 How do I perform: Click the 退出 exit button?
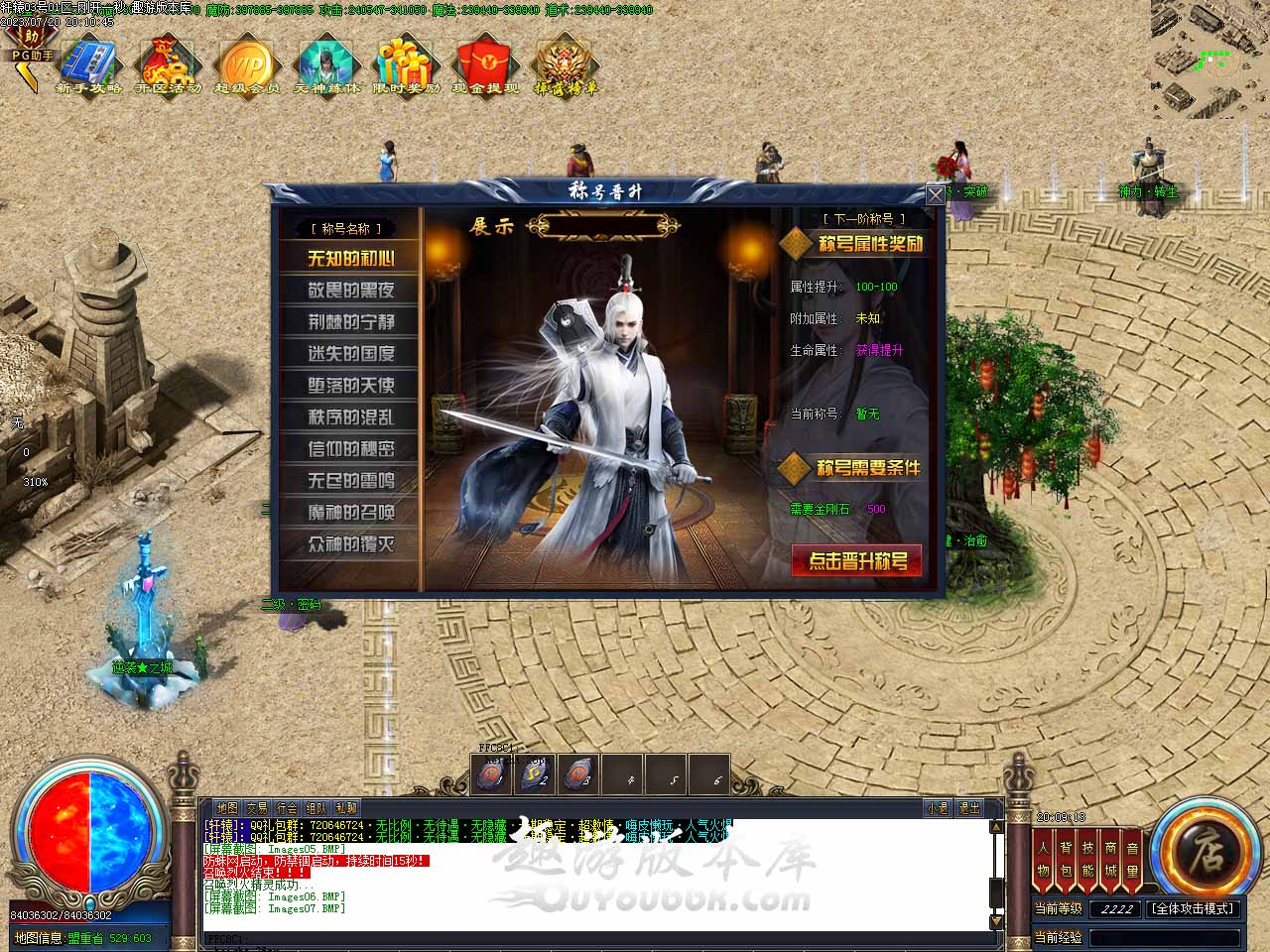(968, 808)
